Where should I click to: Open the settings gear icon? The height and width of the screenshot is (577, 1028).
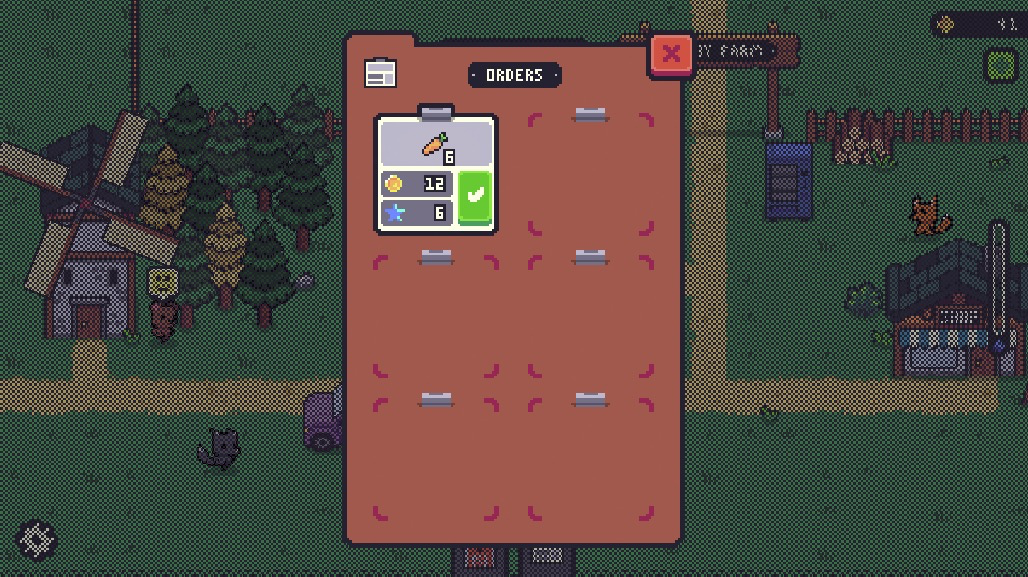[37, 540]
